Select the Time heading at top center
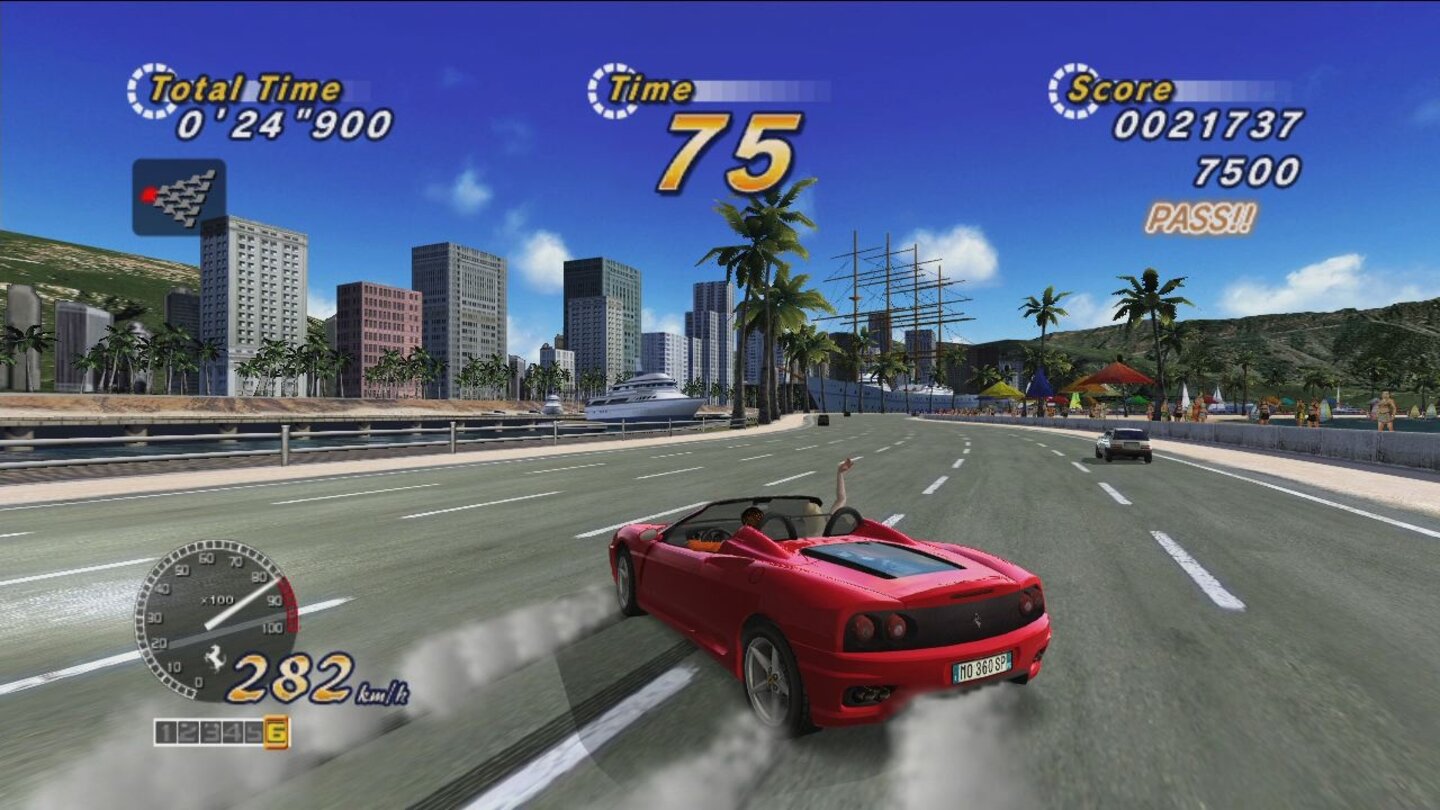Viewport: 1440px width, 810px height. [x=650, y=88]
